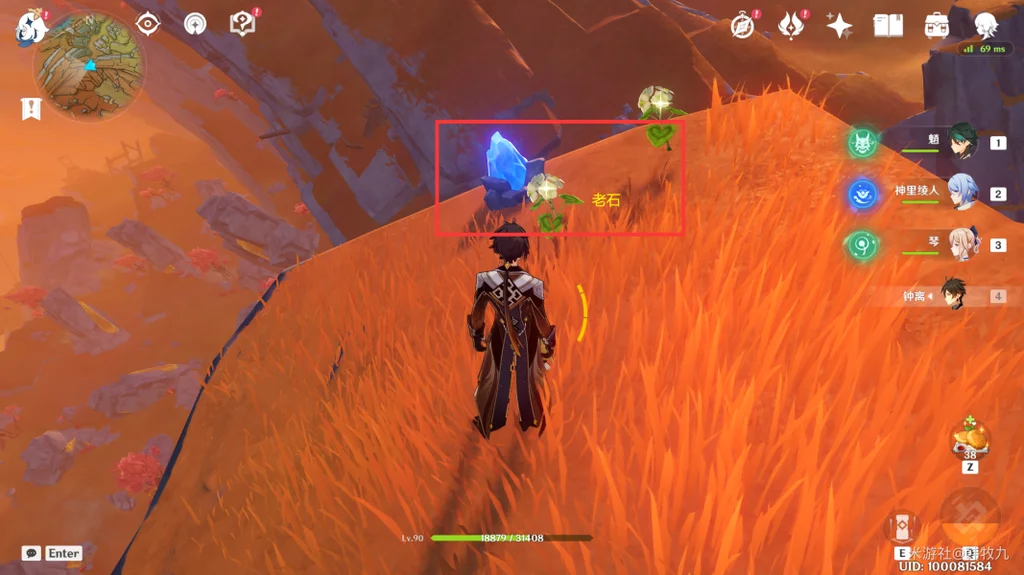Open the tutorial question-mark book icon
The height and width of the screenshot is (575, 1024).
tap(242, 24)
